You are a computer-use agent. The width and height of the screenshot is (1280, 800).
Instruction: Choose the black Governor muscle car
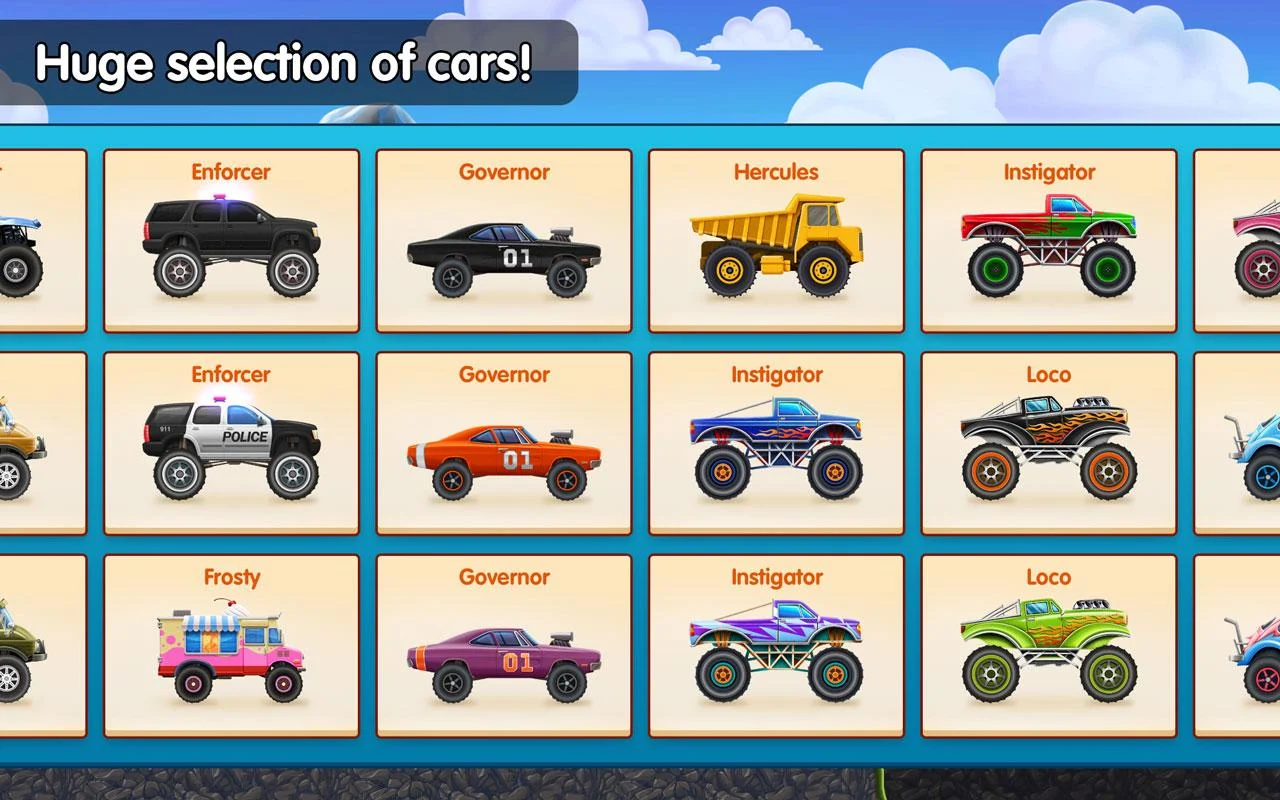point(504,241)
